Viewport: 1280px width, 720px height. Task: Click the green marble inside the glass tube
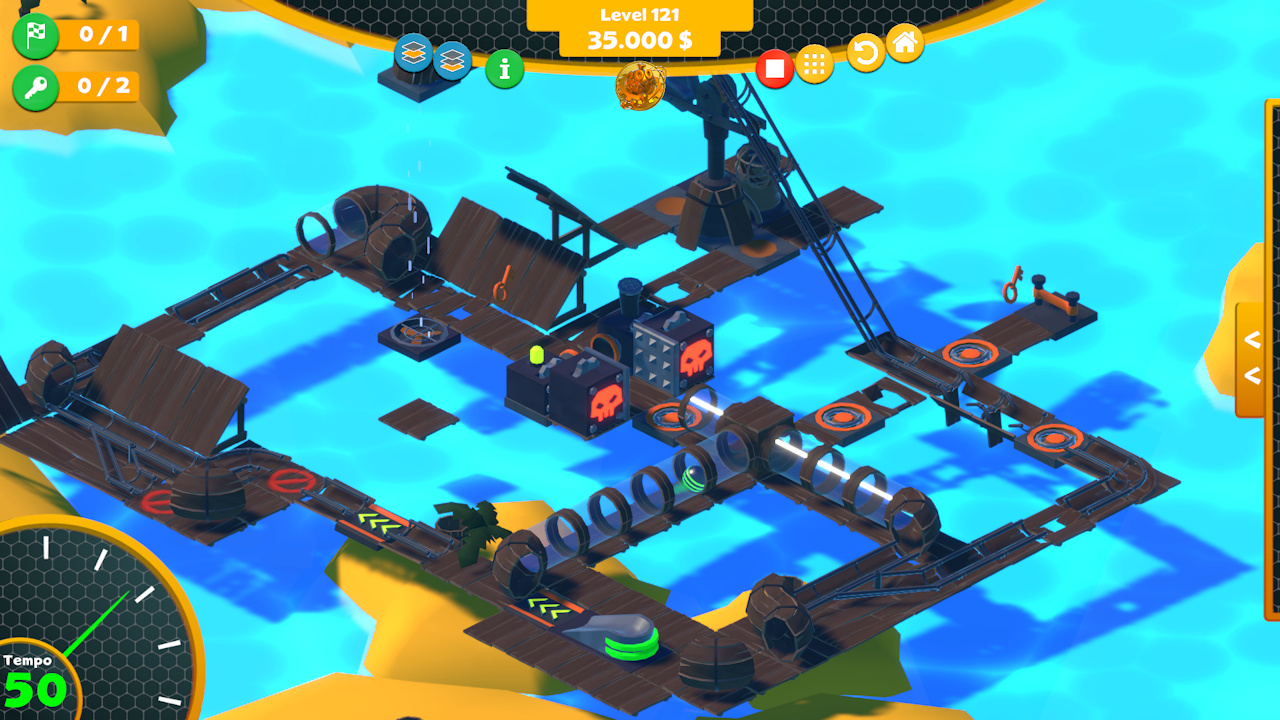693,481
